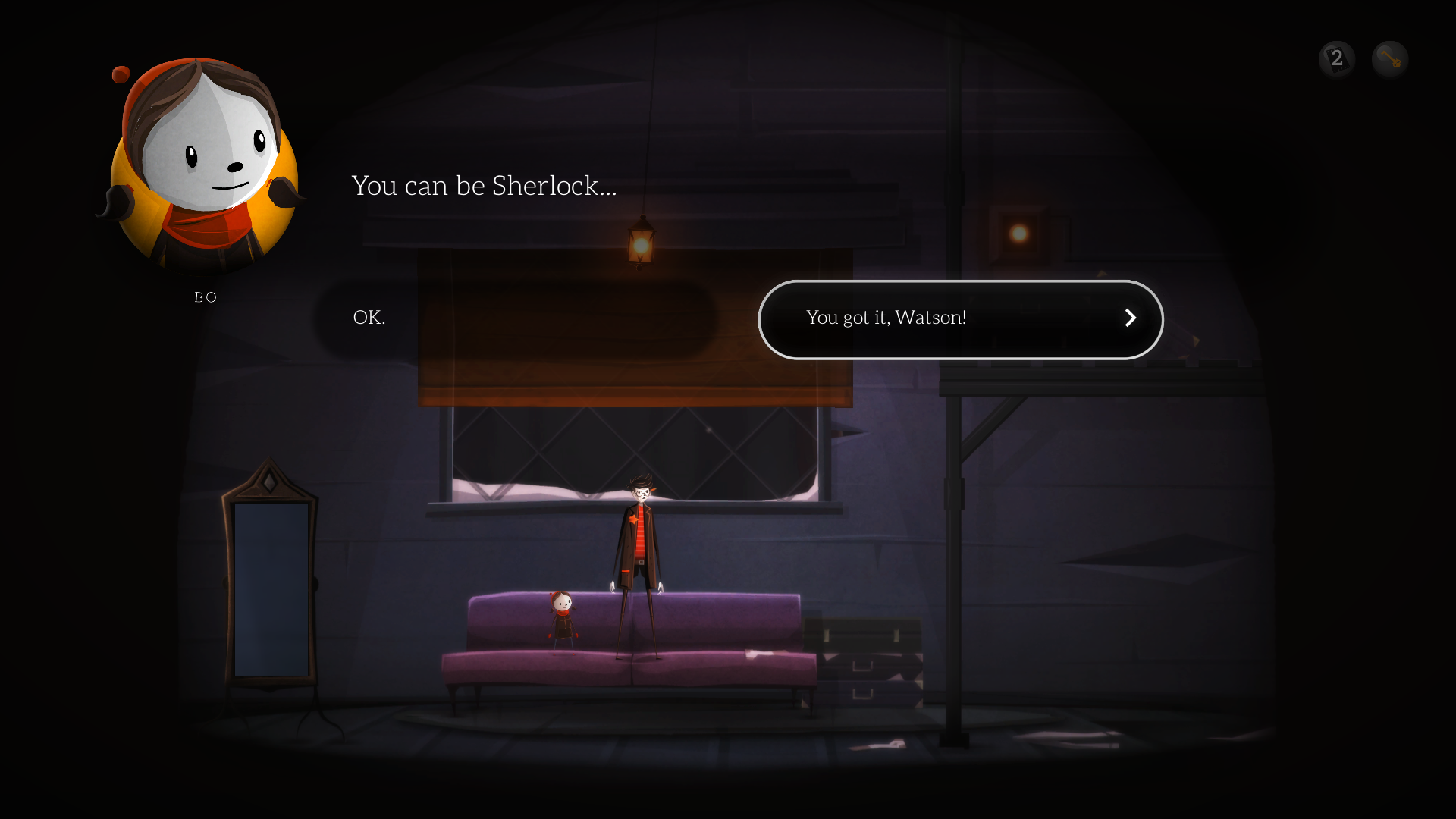Screen dimensions: 1456x819
Task: Open the golden key inventory icon
Action: pyautogui.click(x=1390, y=58)
